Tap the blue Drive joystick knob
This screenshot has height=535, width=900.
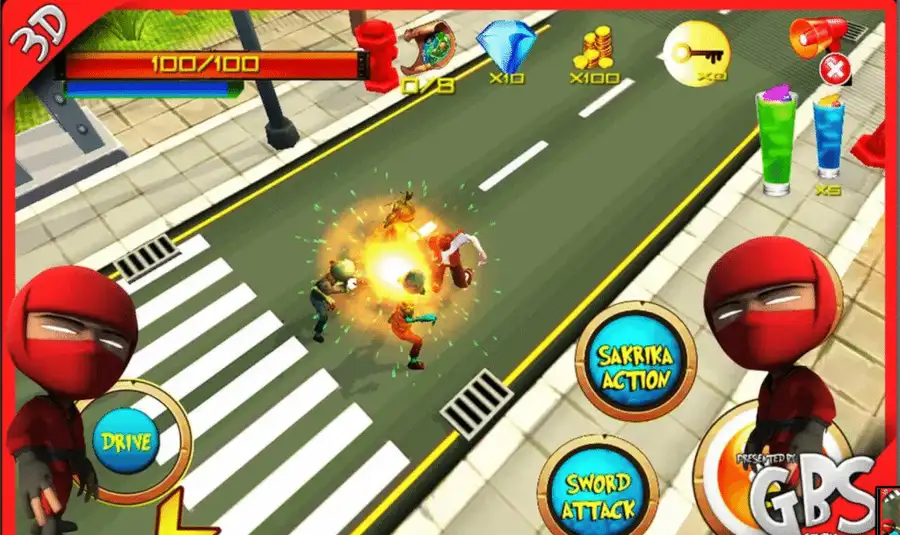click(126, 441)
